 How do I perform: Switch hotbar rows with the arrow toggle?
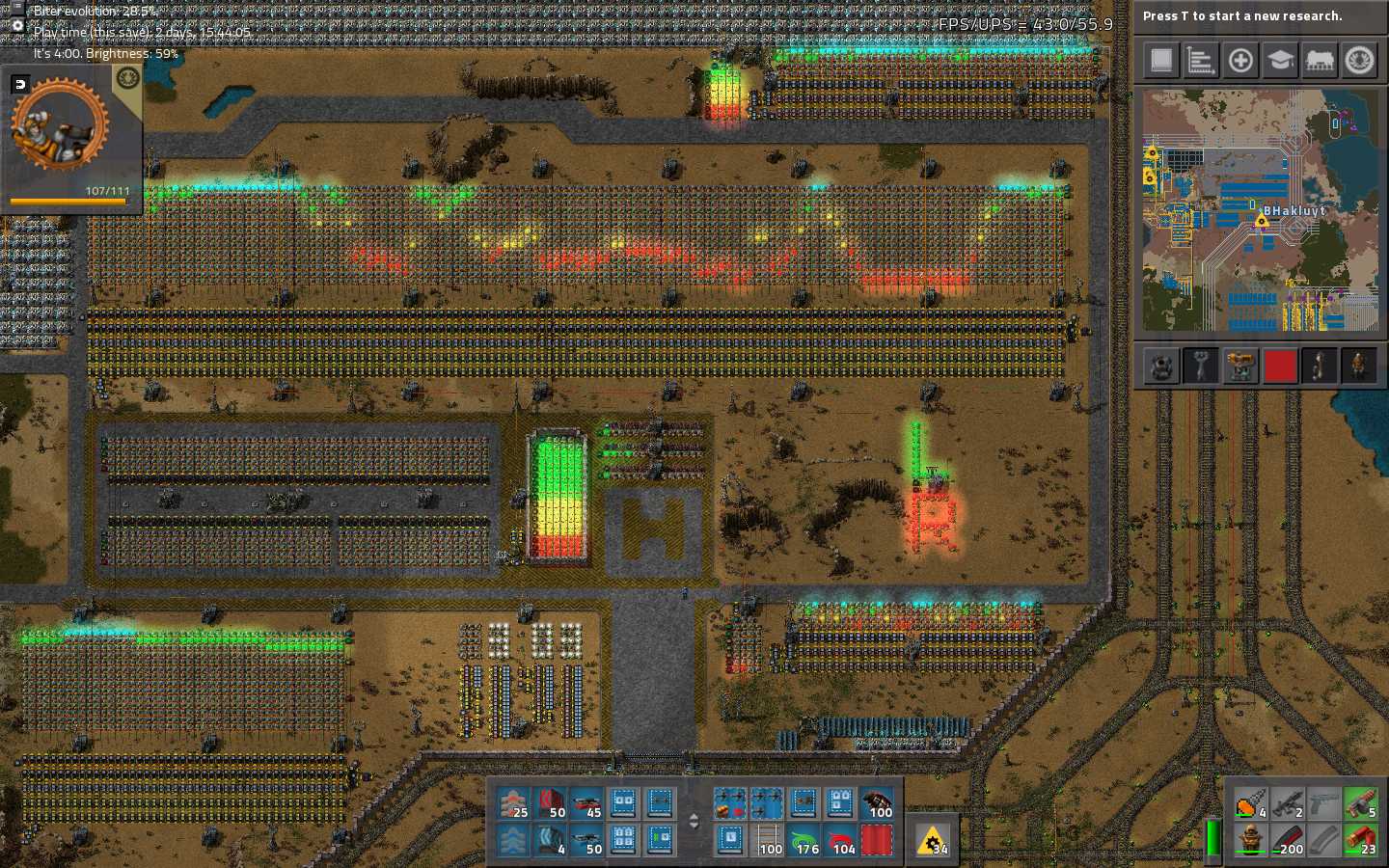pos(694,822)
